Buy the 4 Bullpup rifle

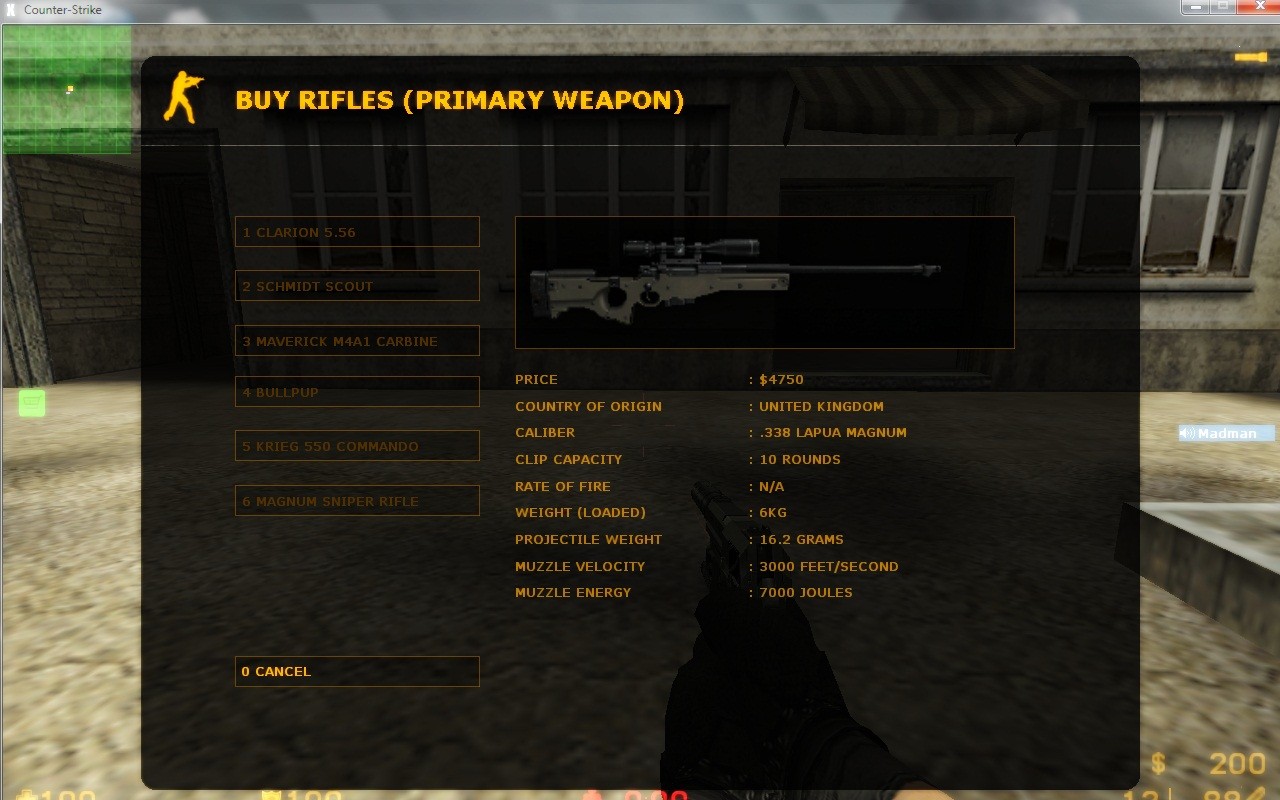[x=357, y=392]
